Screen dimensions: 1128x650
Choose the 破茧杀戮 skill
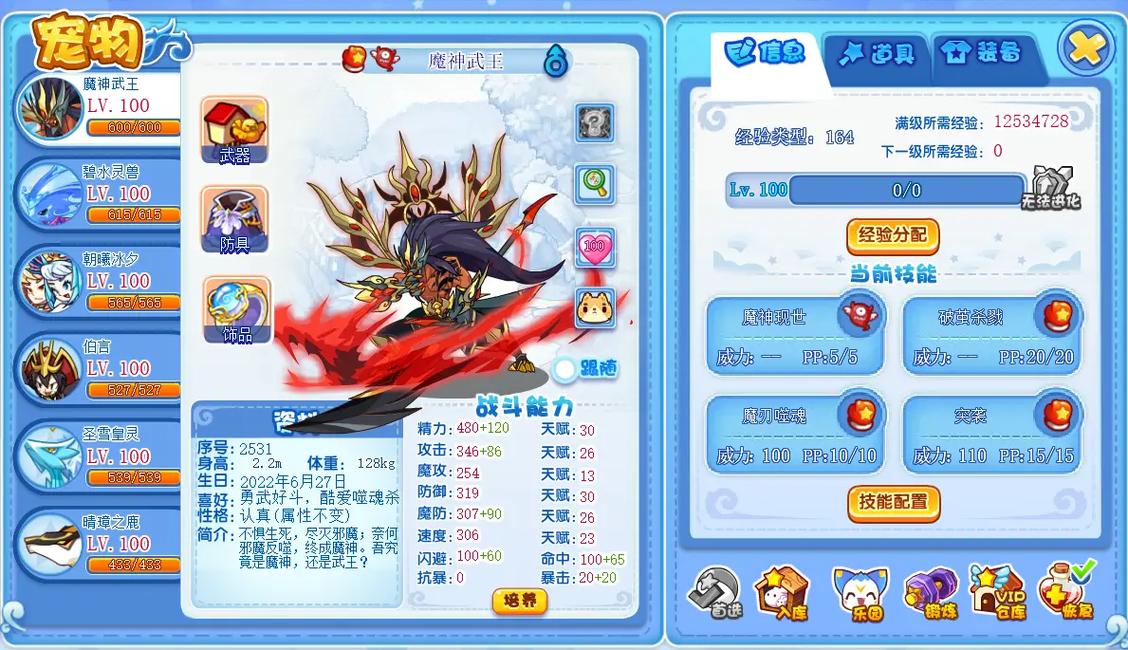(x=991, y=335)
